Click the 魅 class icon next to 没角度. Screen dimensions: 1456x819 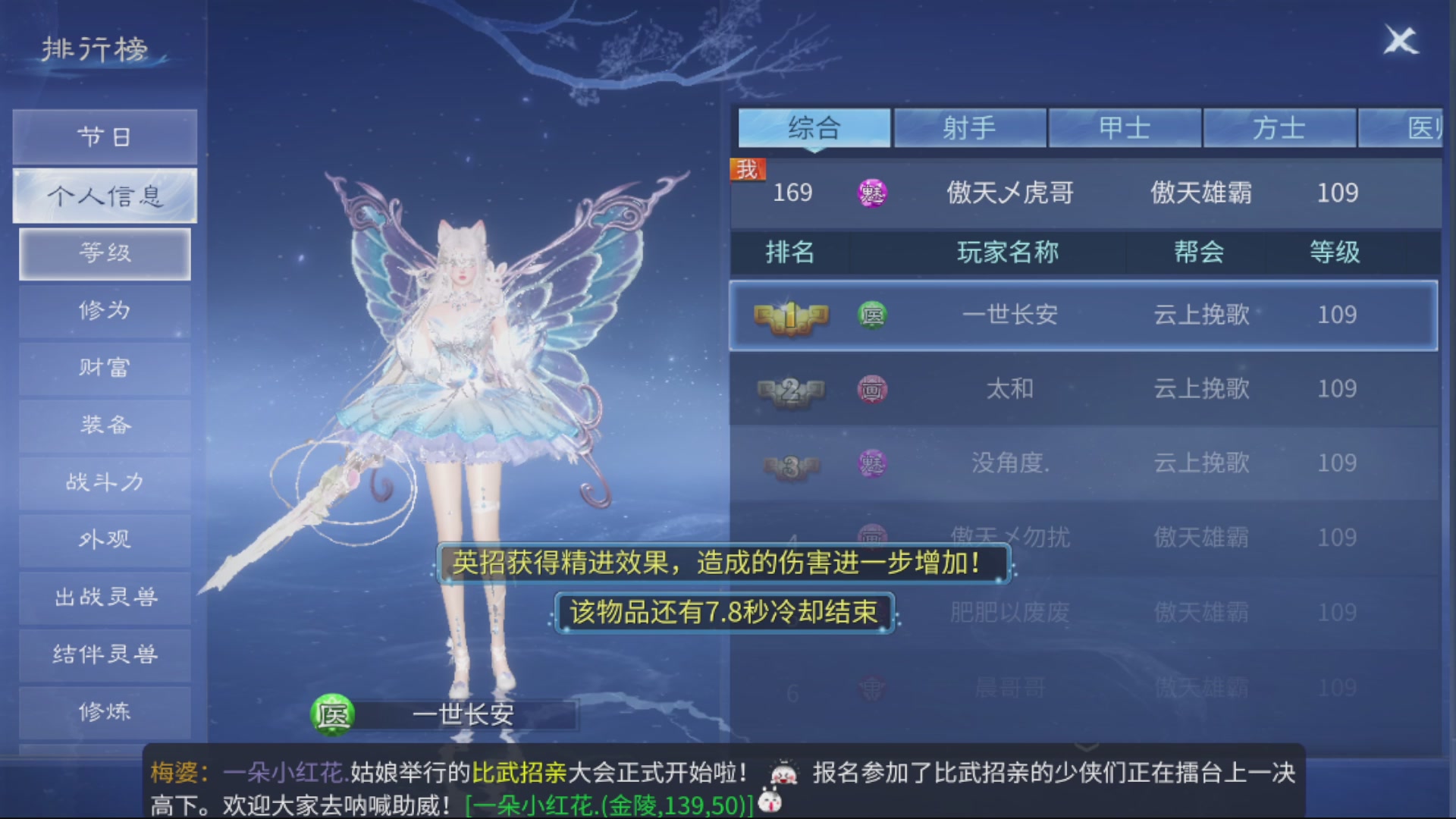coord(874,463)
